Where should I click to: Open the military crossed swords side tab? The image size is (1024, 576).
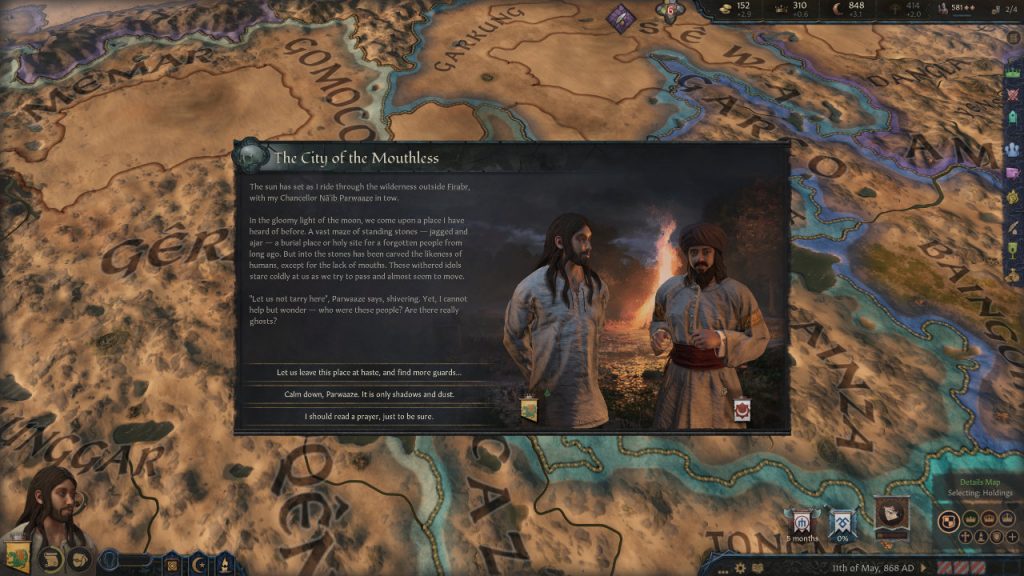(x=1012, y=97)
